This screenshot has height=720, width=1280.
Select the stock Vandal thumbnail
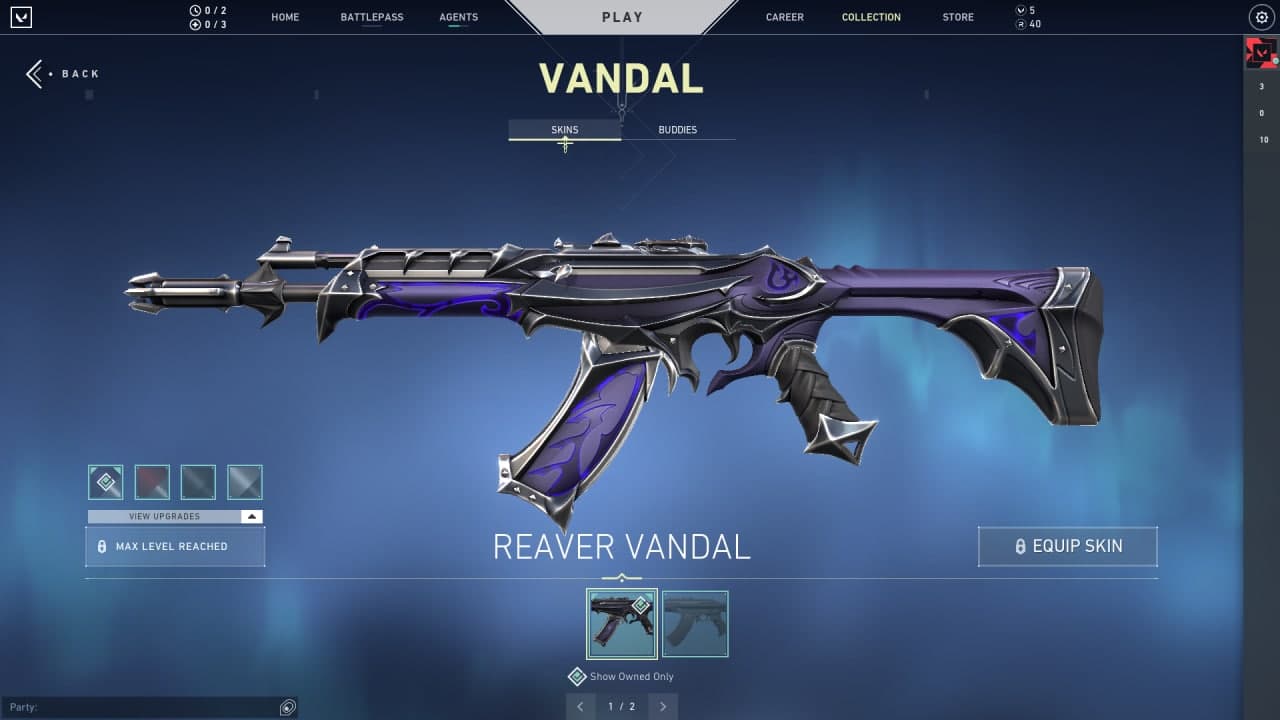point(695,623)
